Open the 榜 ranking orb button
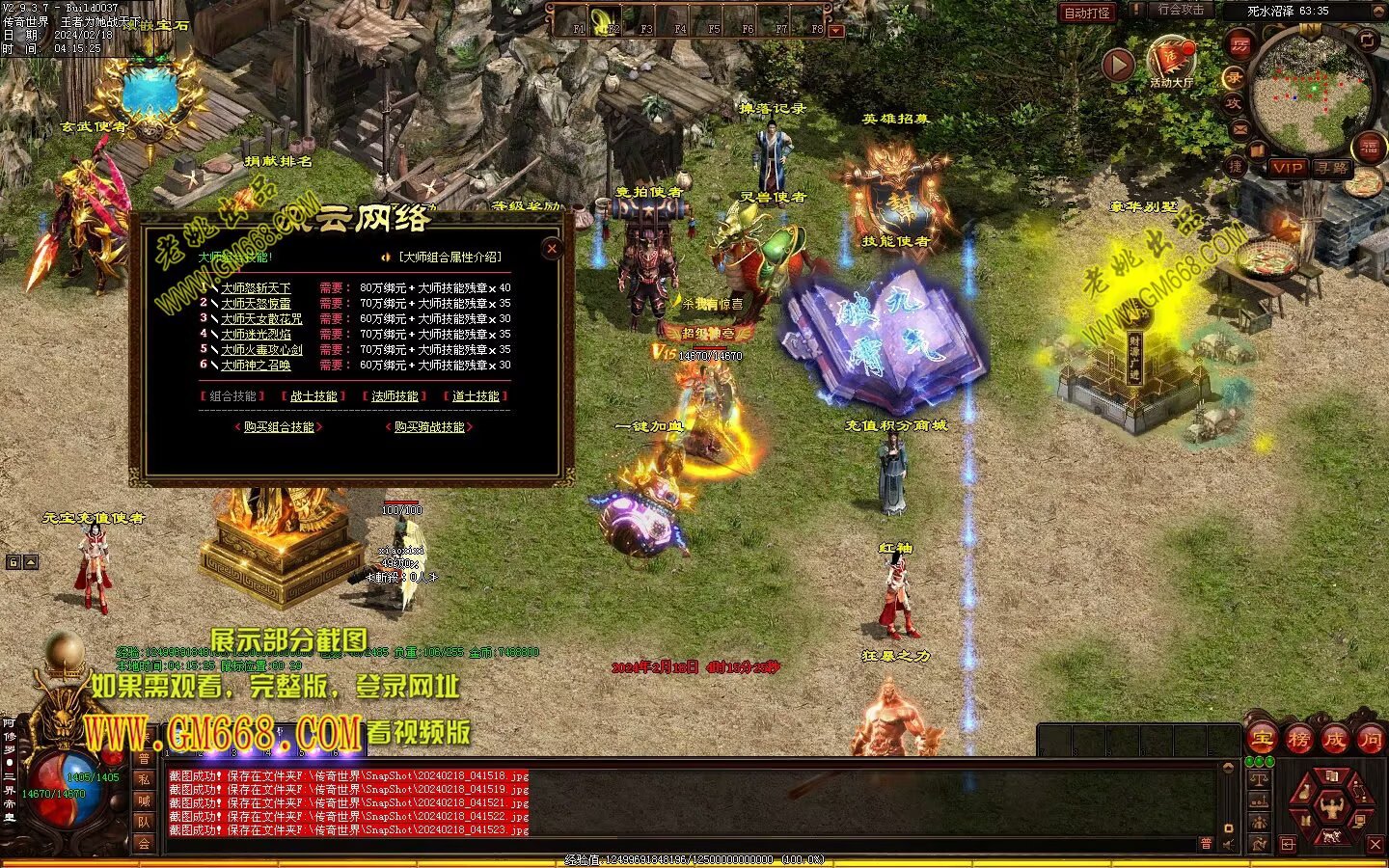The width and height of the screenshot is (1389, 868). coord(1298,740)
